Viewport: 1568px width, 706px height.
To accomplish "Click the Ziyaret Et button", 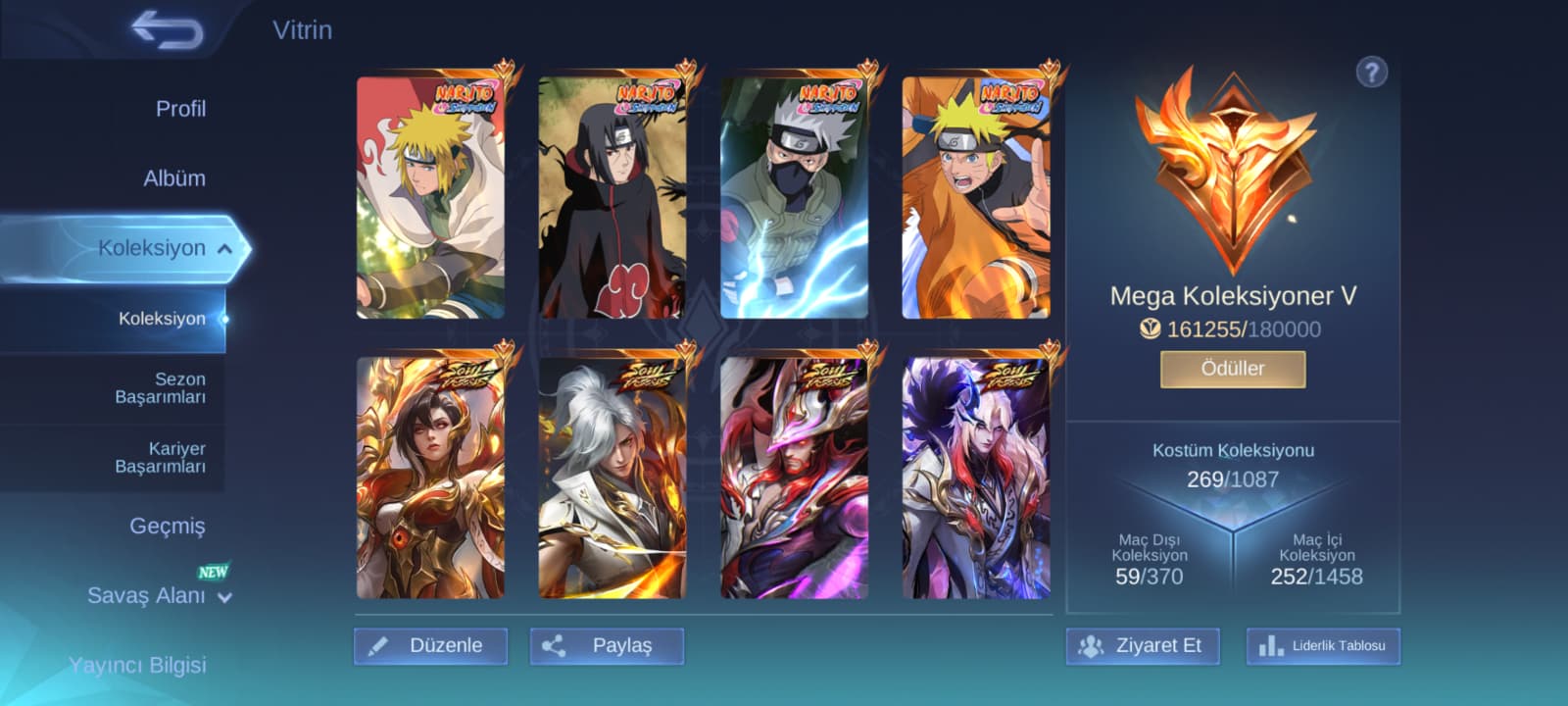I will point(1143,646).
